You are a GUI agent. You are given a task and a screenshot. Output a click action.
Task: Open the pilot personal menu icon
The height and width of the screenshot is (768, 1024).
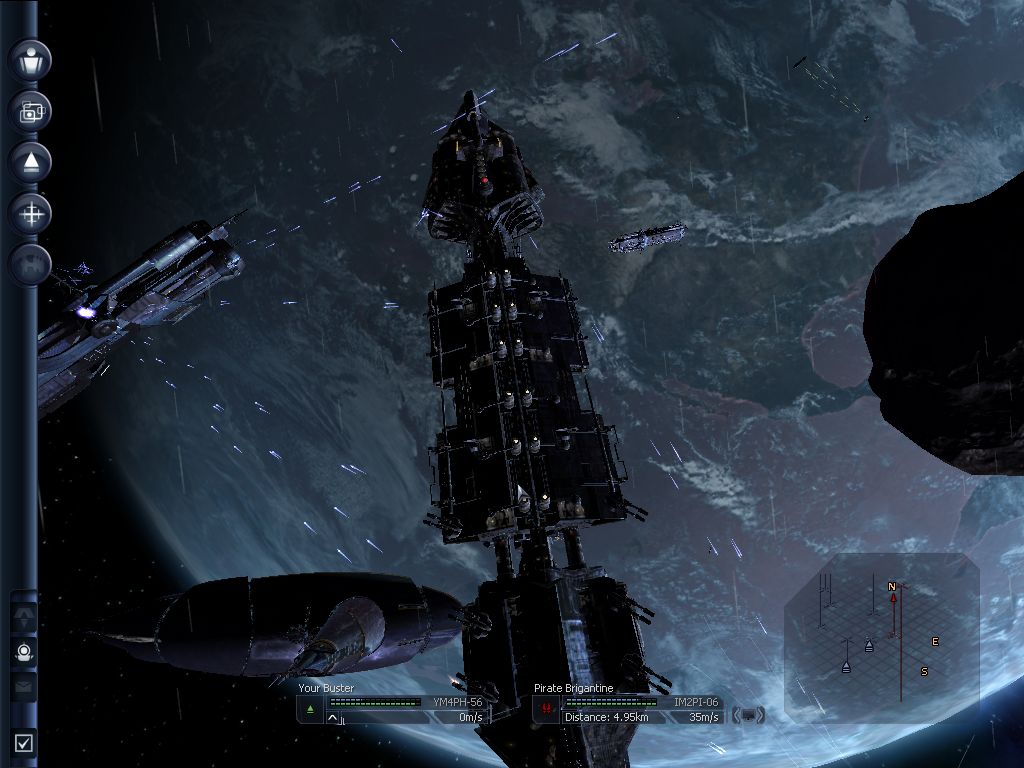point(30,60)
